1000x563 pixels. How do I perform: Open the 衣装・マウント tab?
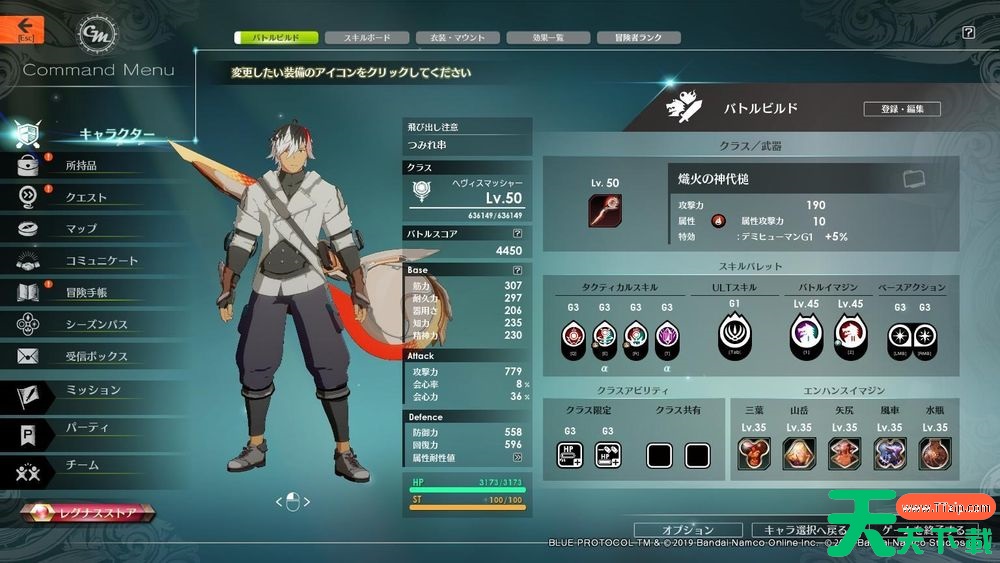457,38
